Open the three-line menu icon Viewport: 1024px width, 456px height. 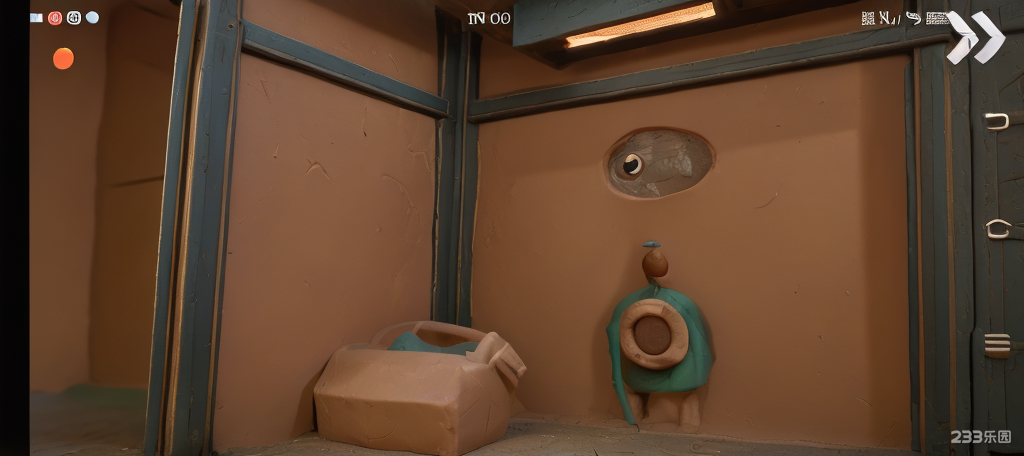997,345
